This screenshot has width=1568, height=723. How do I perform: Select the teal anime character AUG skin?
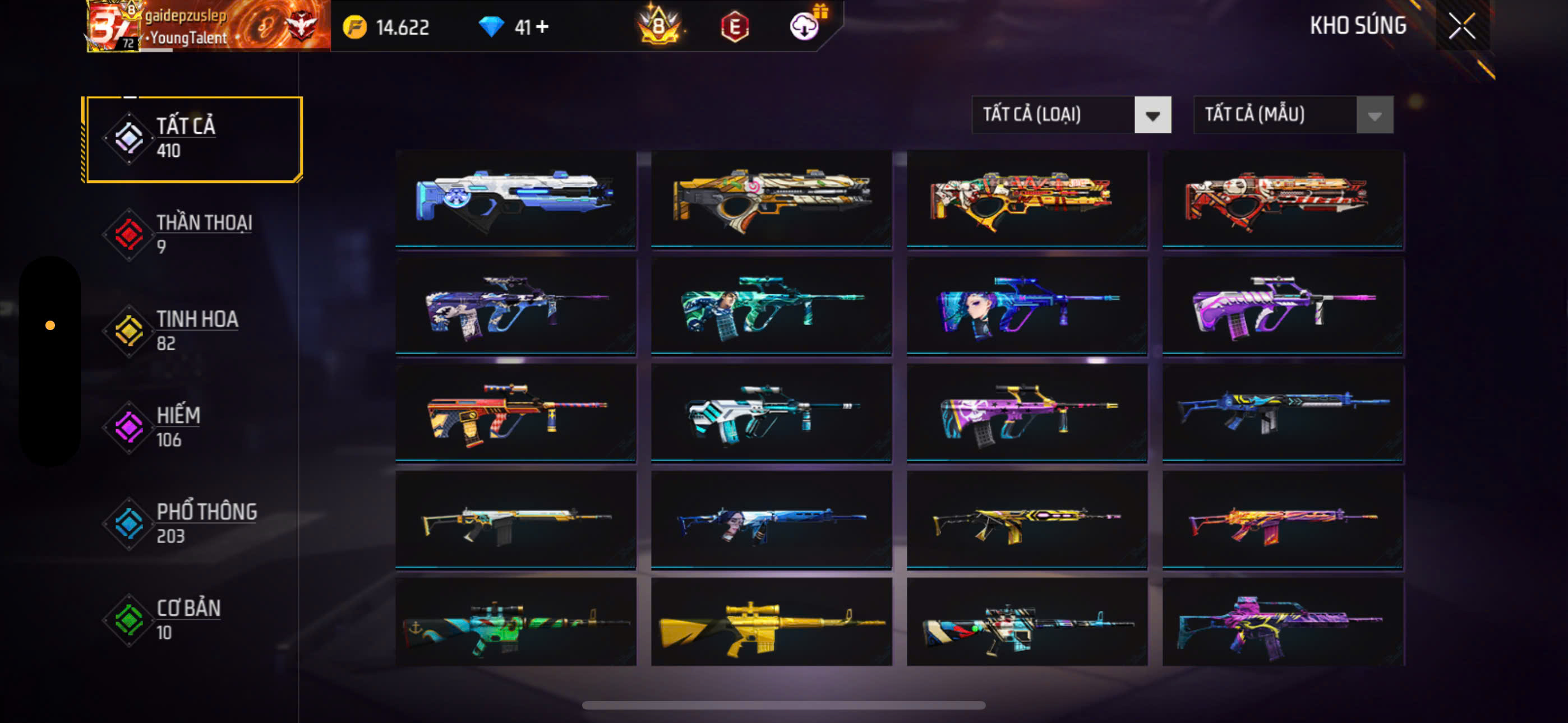[x=771, y=306]
